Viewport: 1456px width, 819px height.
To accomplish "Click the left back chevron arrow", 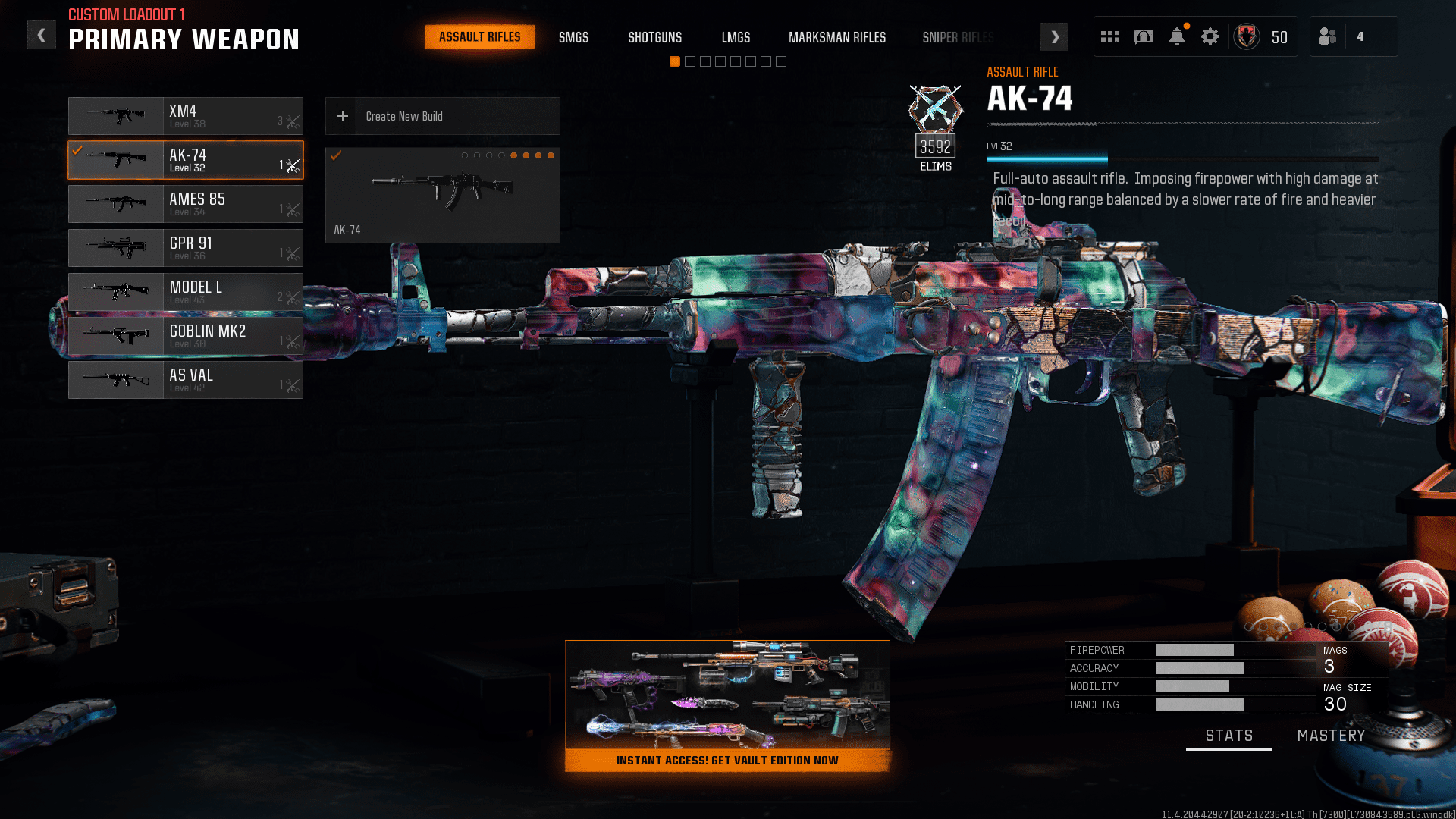I will click(42, 34).
